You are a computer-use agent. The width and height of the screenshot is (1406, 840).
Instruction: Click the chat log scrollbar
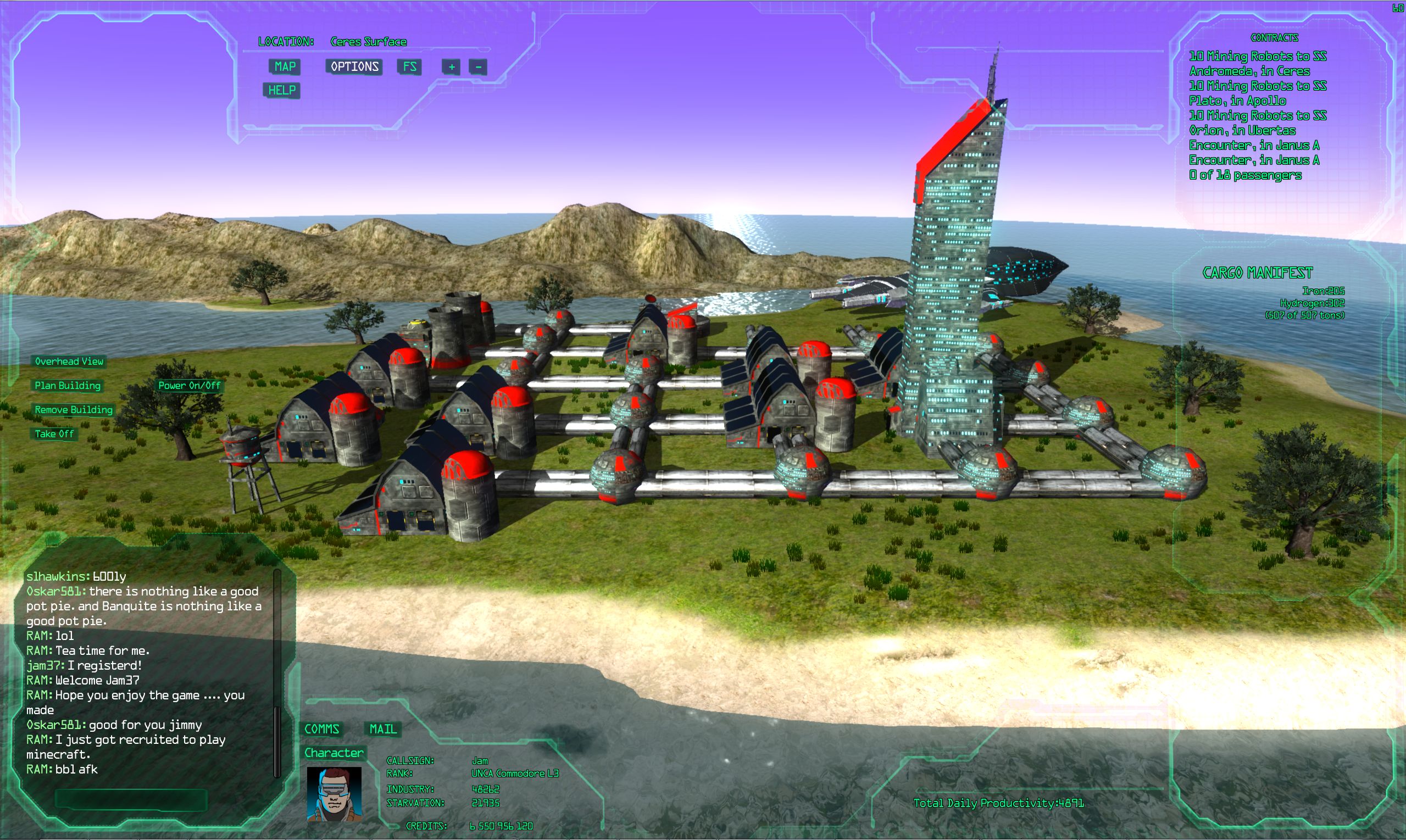click(277, 674)
